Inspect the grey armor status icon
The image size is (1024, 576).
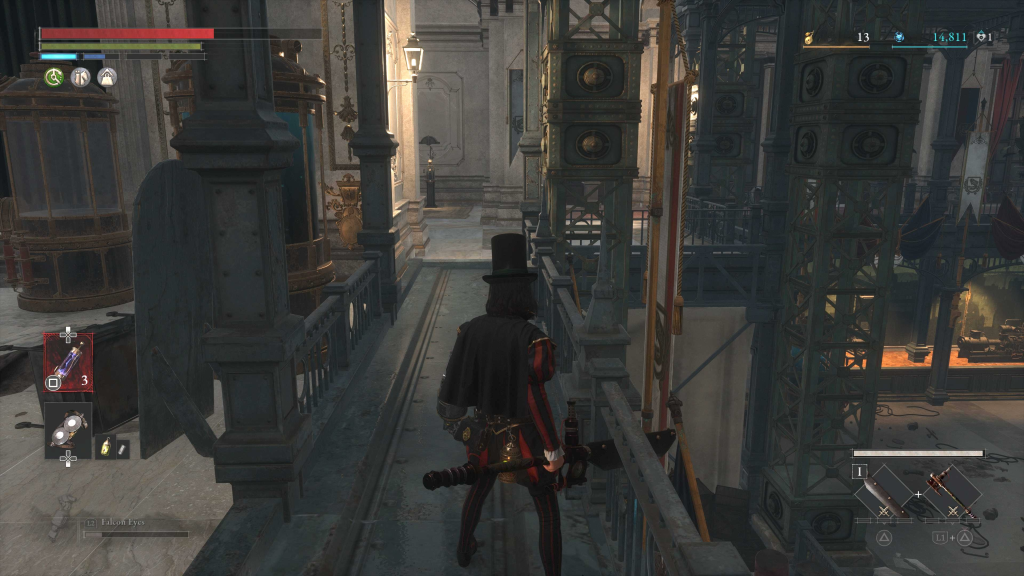coord(81,77)
